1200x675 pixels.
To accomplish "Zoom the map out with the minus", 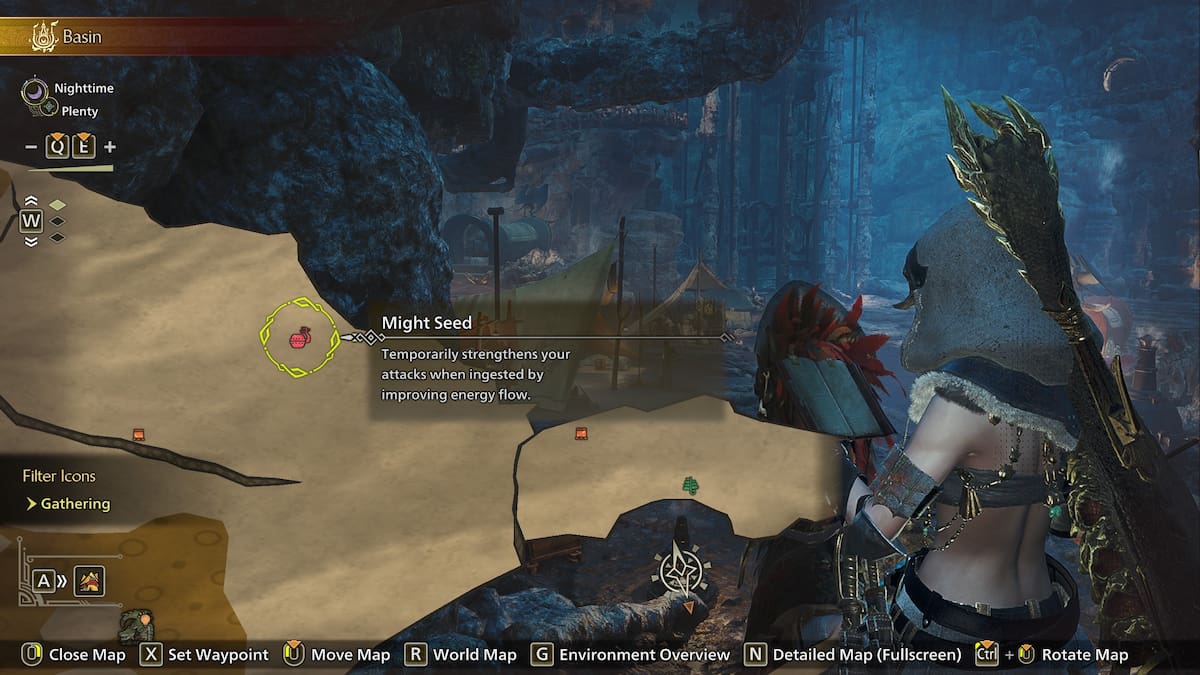I will pos(31,147).
